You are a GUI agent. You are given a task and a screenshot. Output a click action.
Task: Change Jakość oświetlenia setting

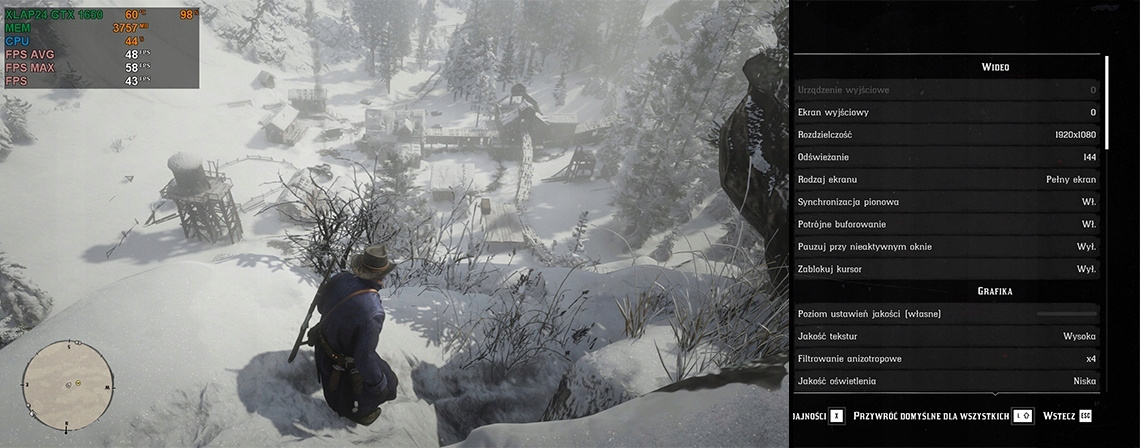(x=946, y=381)
